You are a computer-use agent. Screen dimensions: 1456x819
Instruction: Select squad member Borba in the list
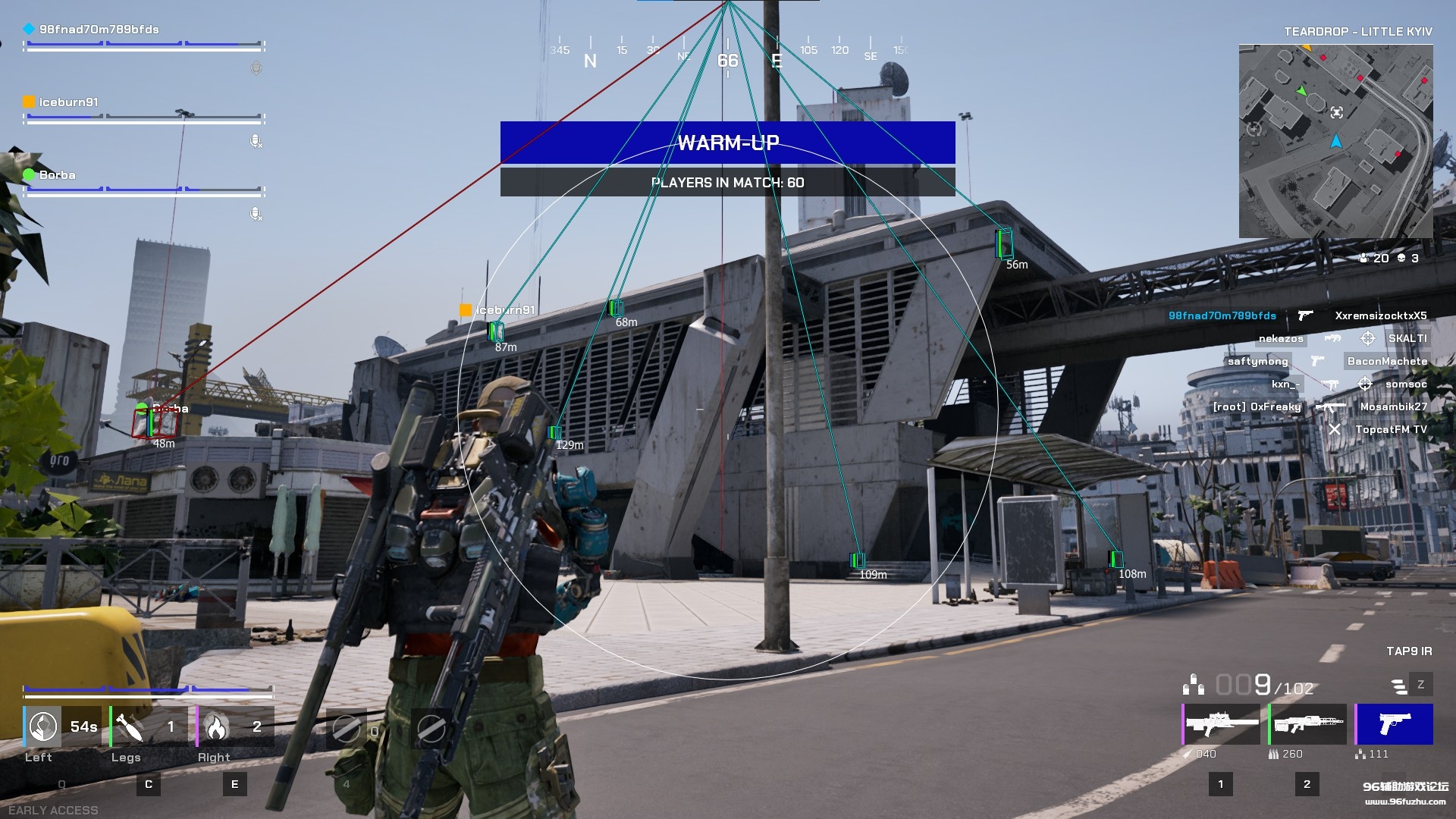coord(57,175)
